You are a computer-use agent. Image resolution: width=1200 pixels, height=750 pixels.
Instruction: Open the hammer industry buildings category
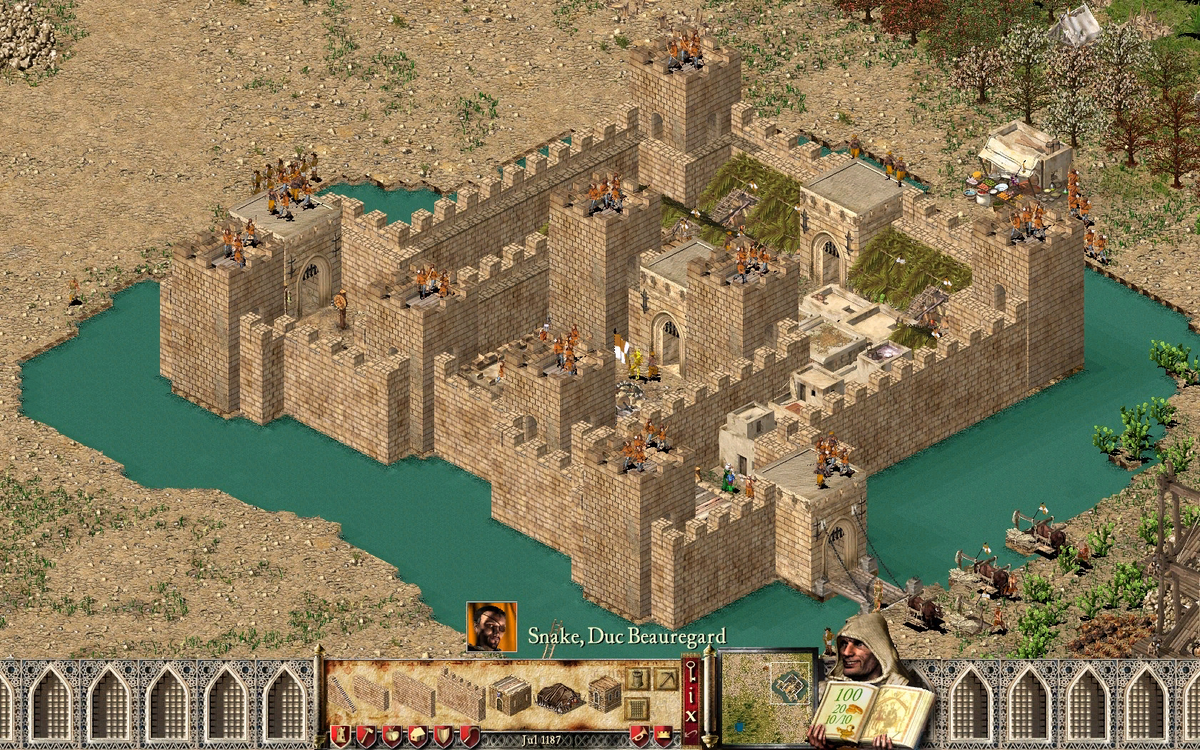click(364, 736)
